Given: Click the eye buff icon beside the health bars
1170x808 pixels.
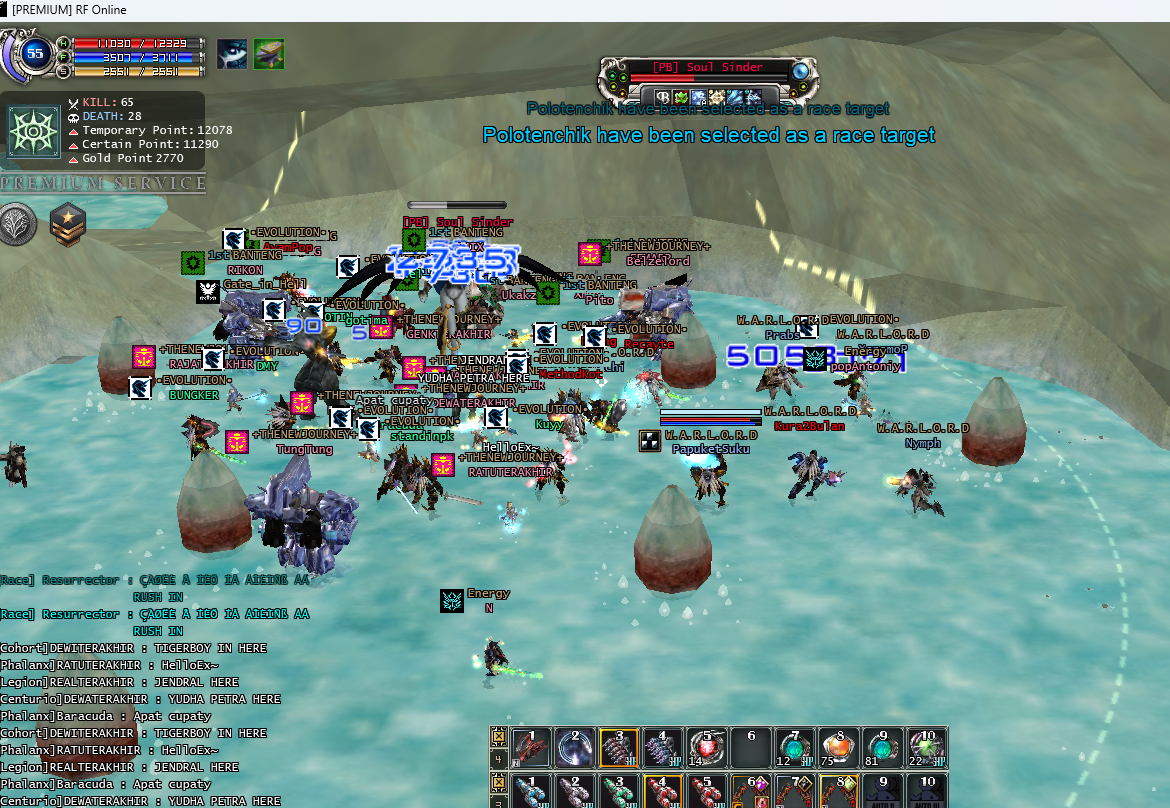Looking at the screenshot, I should pos(232,54).
